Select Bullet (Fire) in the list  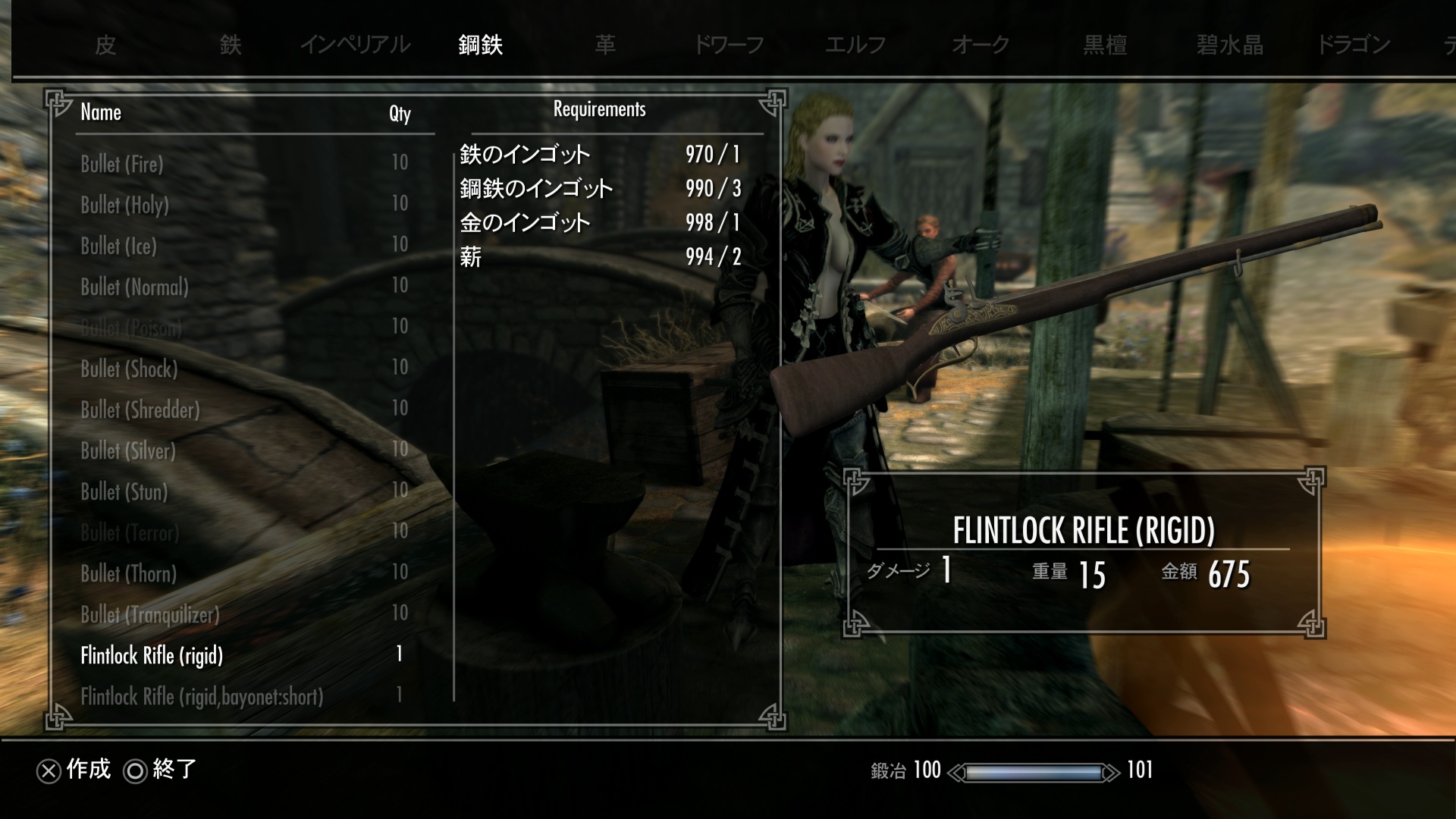(122, 164)
